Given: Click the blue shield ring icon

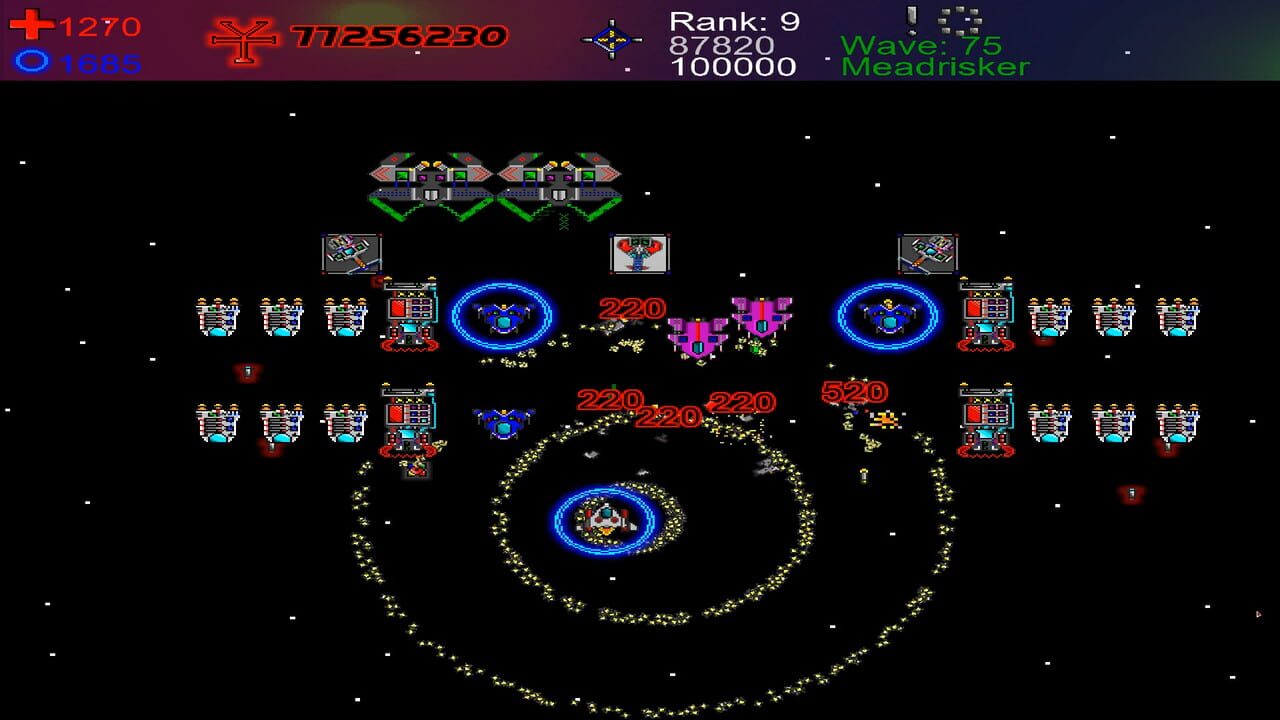Looking at the screenshot, I should click(x=33, y=62).
